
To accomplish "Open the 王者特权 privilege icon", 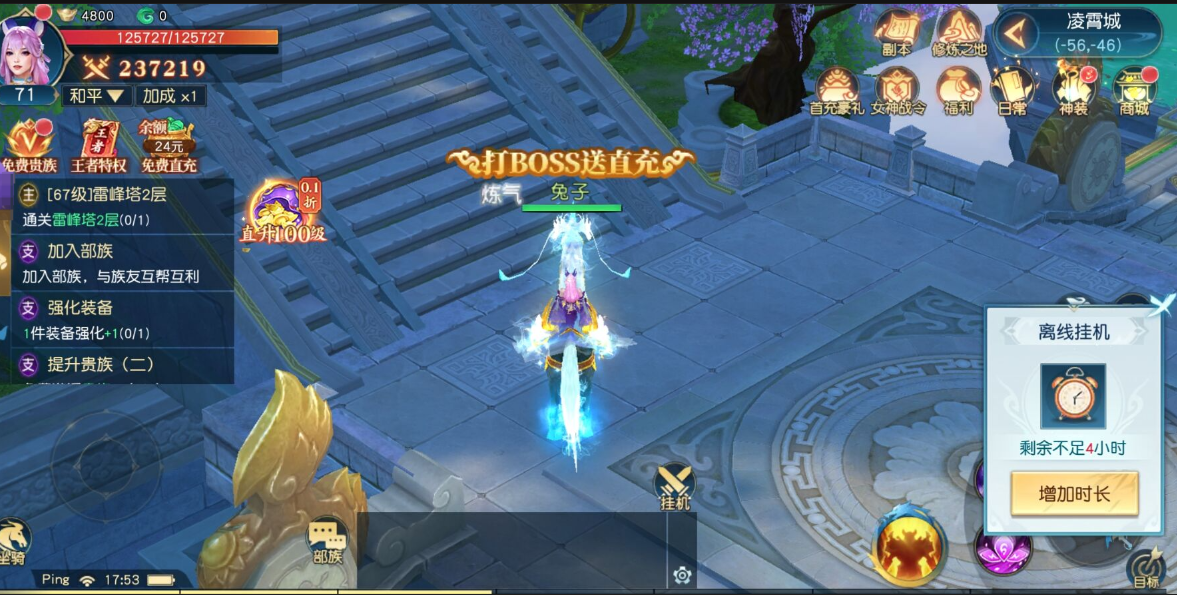I will click(x=99, y=145).
